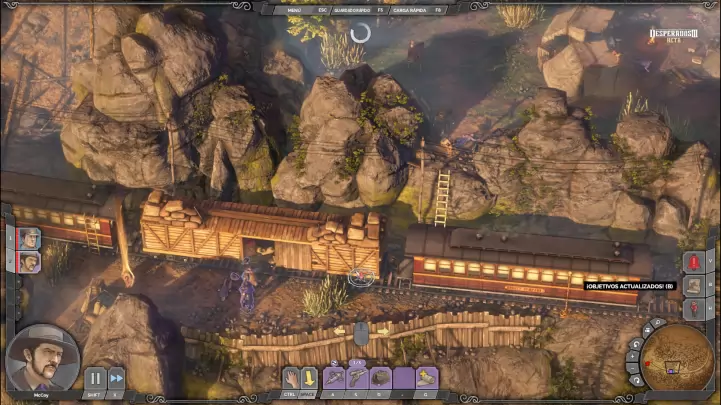Screen dimensions: 721x405
Task: Zoom out with the minimap minus button
Action: click(x=633, y=366)
